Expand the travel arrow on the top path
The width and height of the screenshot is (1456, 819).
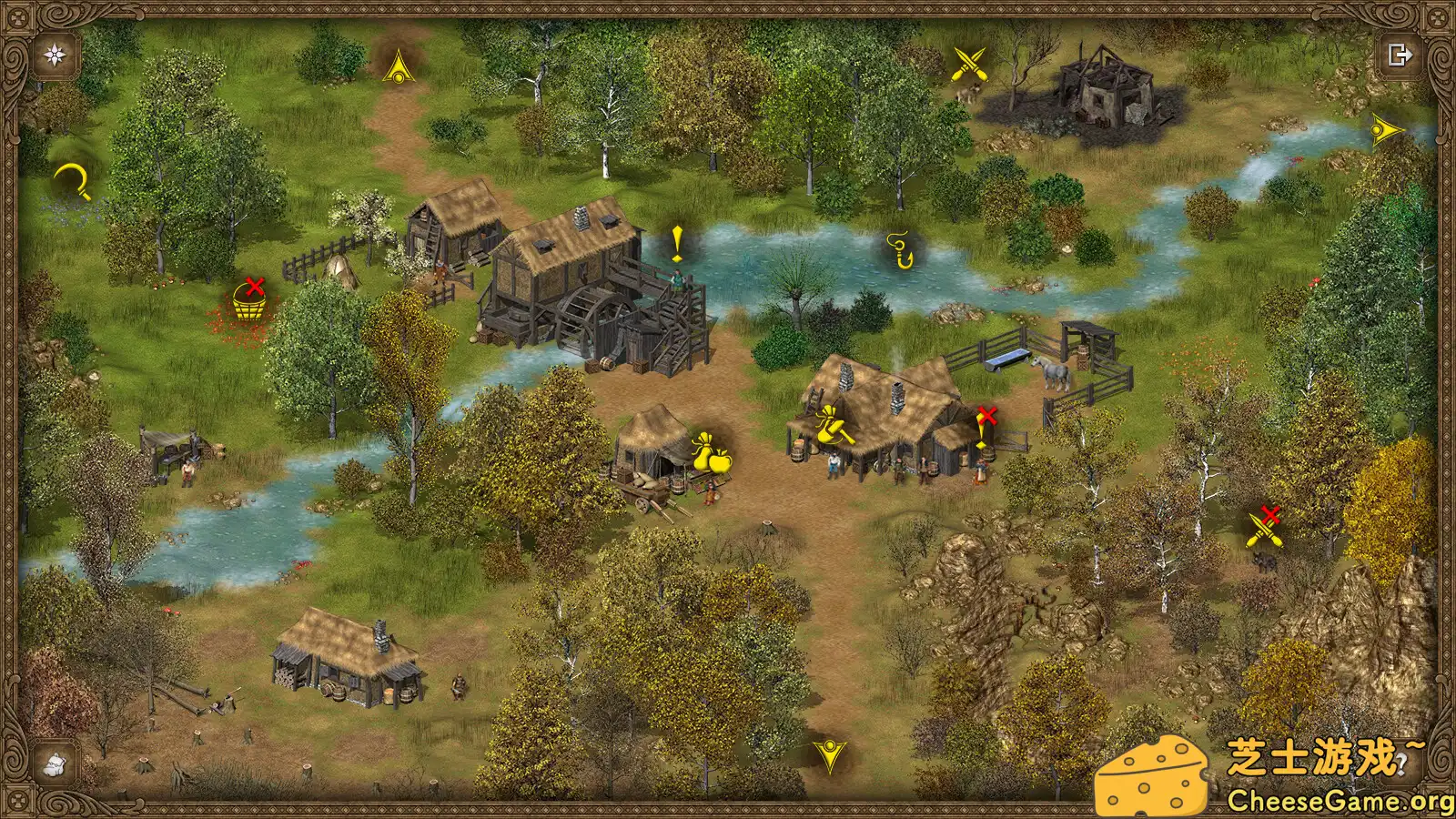398,66
